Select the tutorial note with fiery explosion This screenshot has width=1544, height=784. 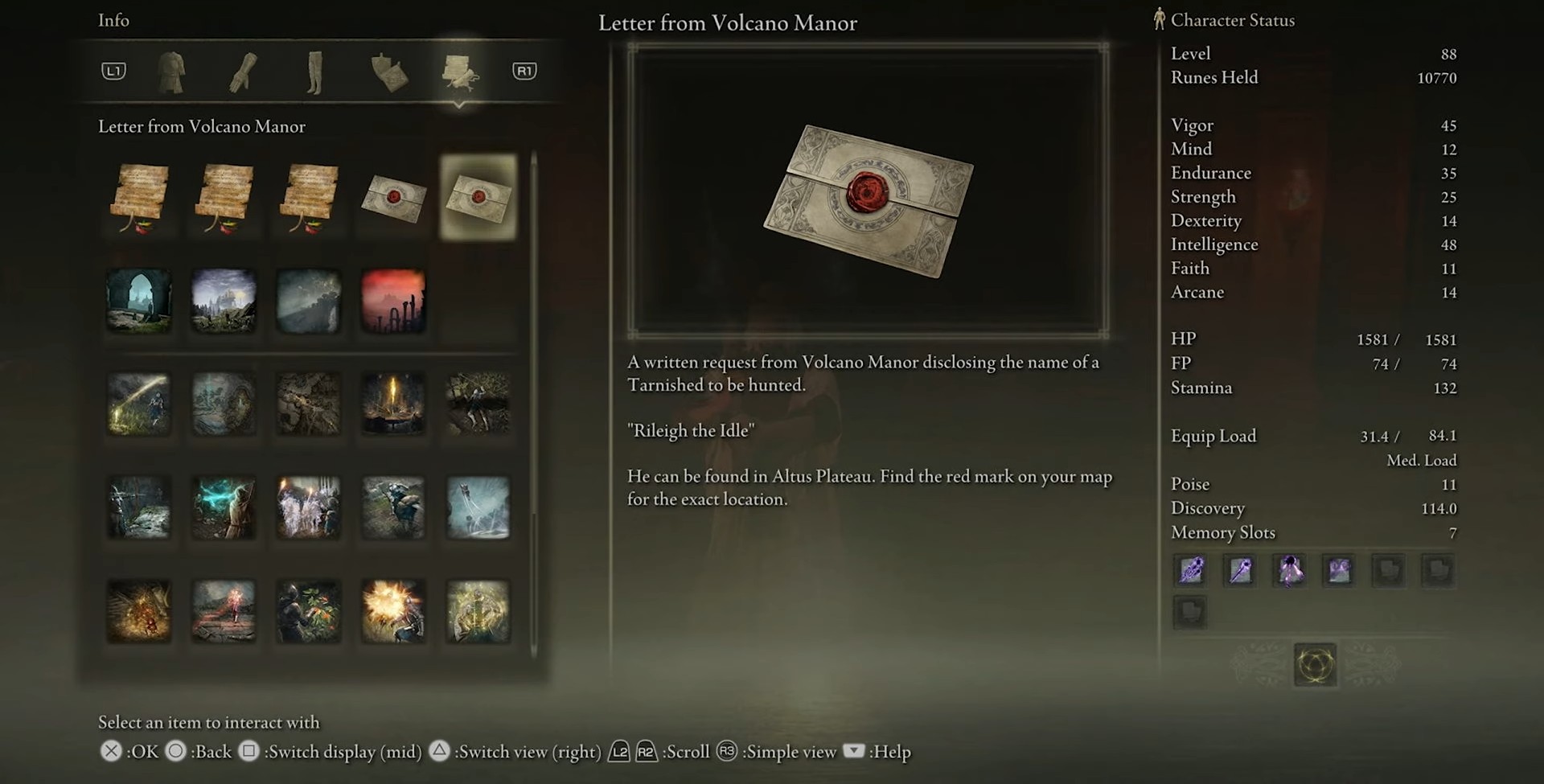point(393,611)
